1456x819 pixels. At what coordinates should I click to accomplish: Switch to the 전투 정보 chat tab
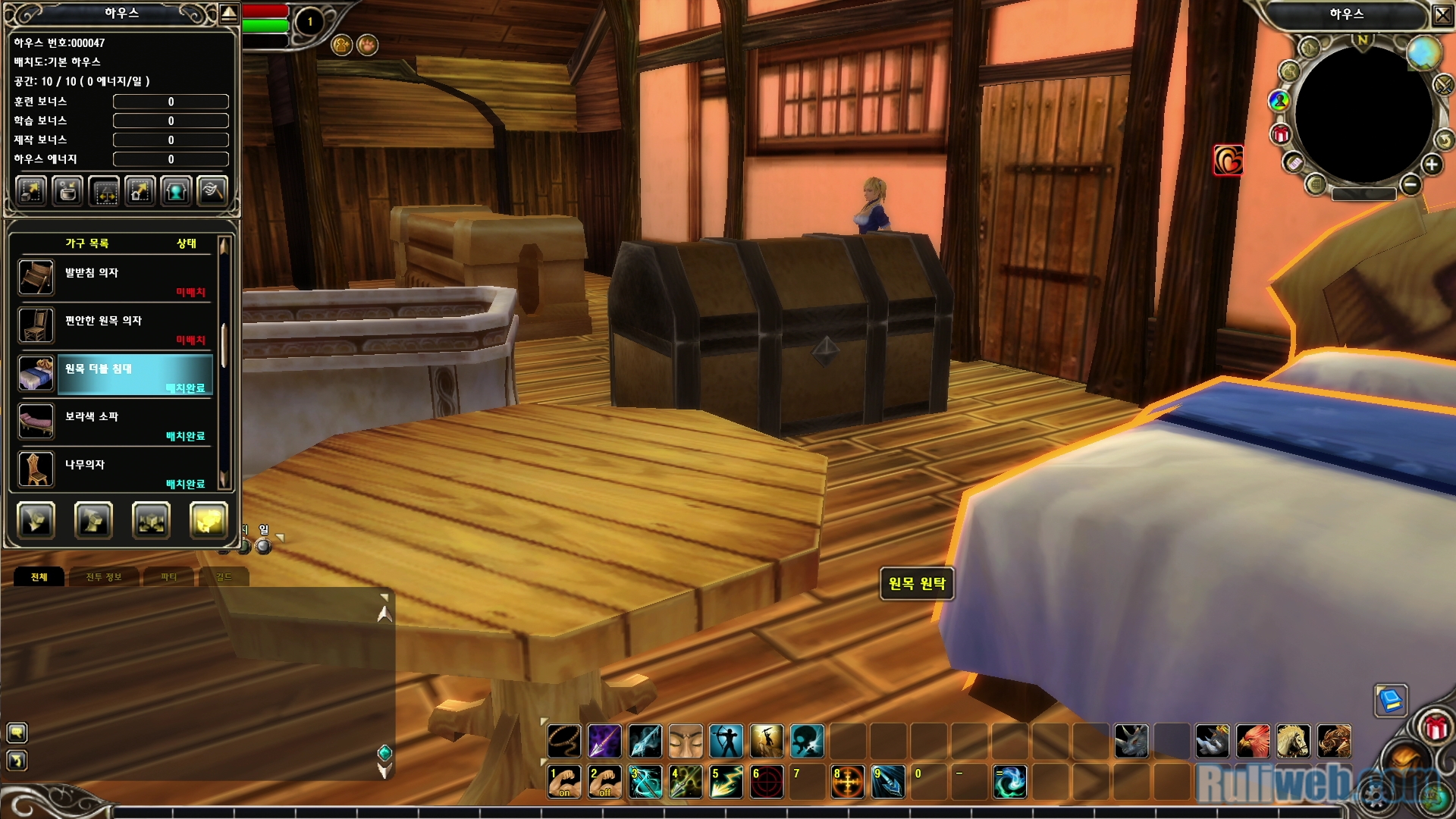[x=103, y=577]
